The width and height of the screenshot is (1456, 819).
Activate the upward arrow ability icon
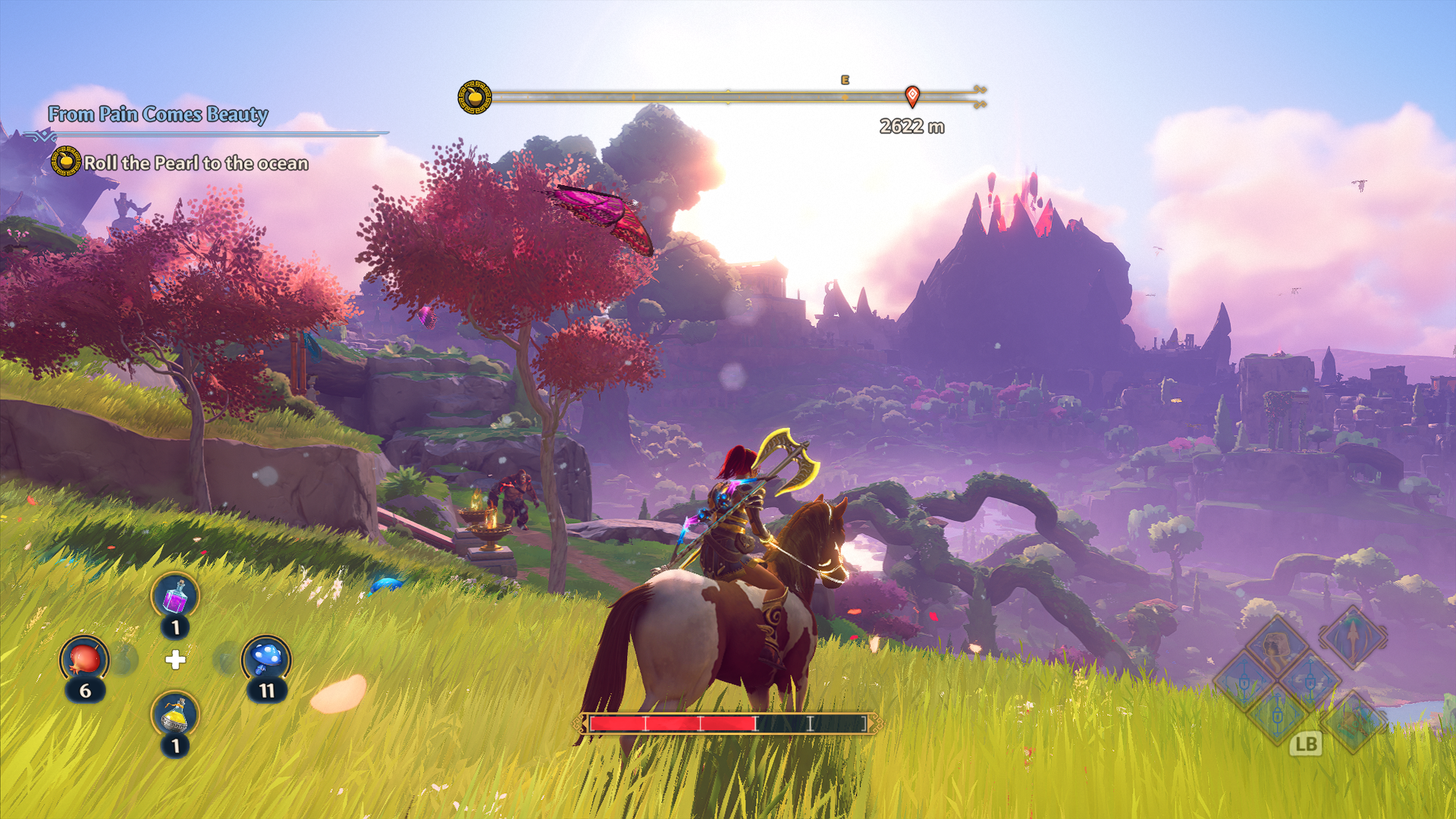(x=1352, y=639)
